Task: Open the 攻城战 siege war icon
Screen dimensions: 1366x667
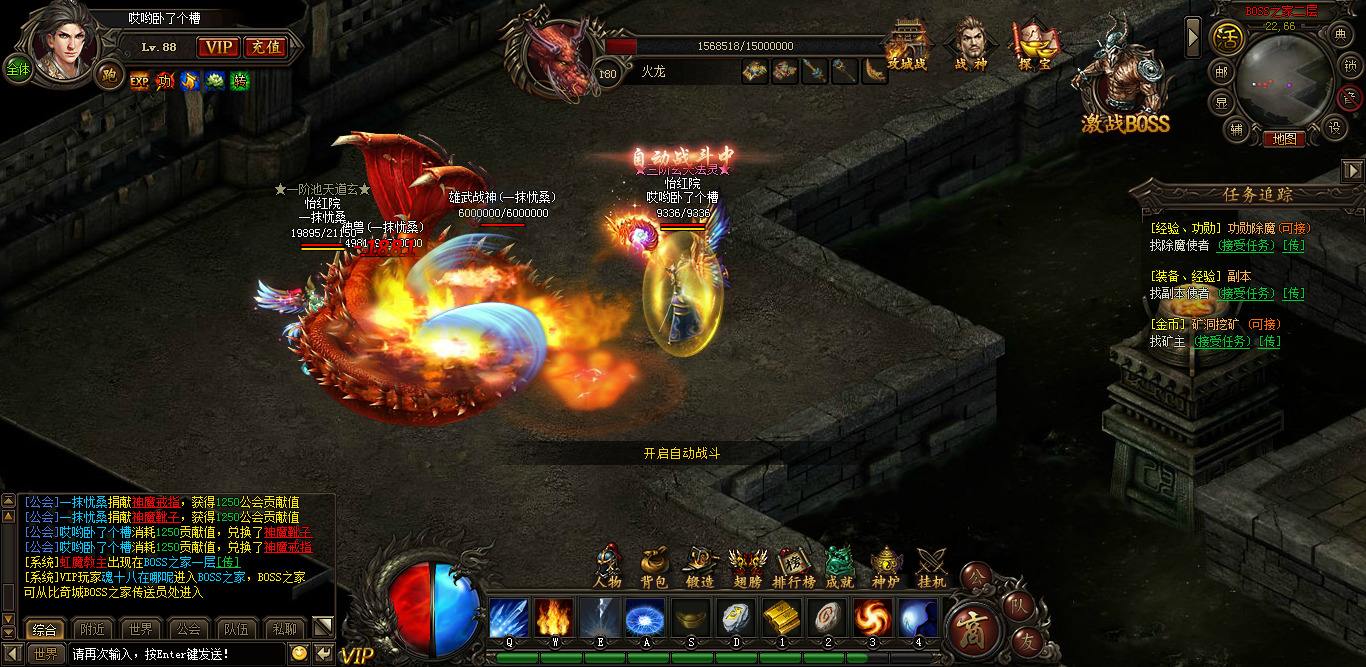Action: tap(907, 45)
